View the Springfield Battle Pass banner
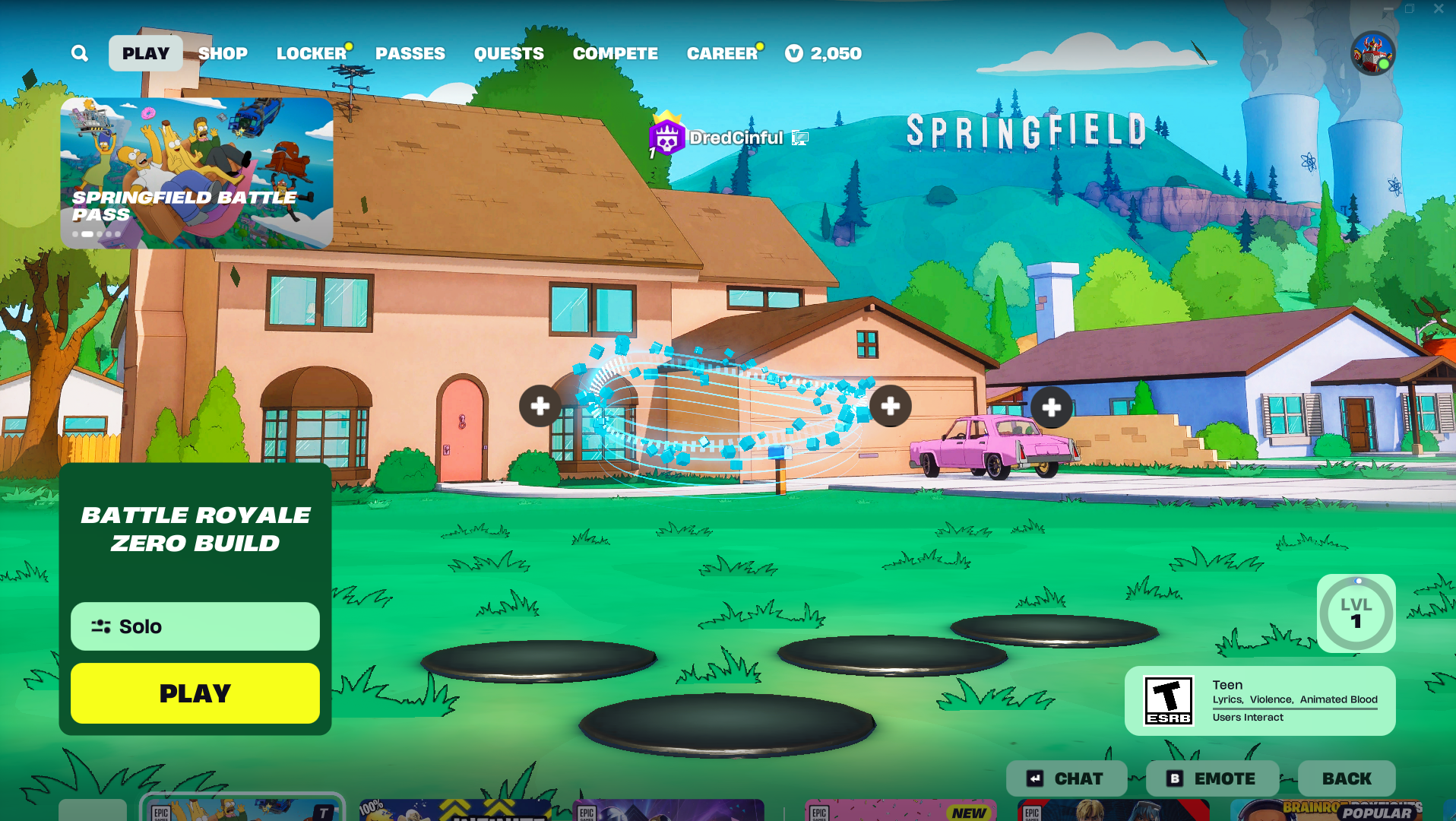Image resolution: width=1456 pixels, height=821 pixels. [x=196, y=173]
